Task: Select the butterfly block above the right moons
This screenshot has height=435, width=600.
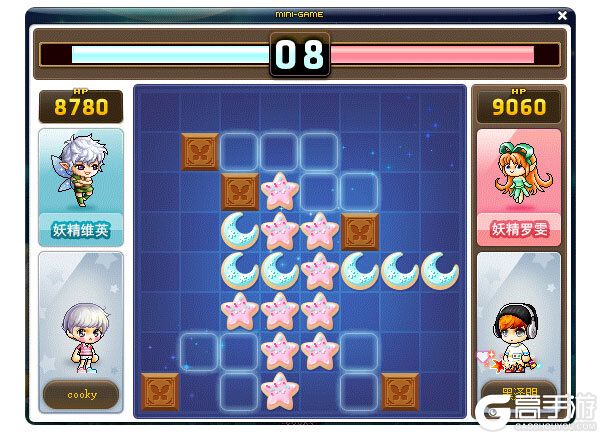Action: (359, 230)
